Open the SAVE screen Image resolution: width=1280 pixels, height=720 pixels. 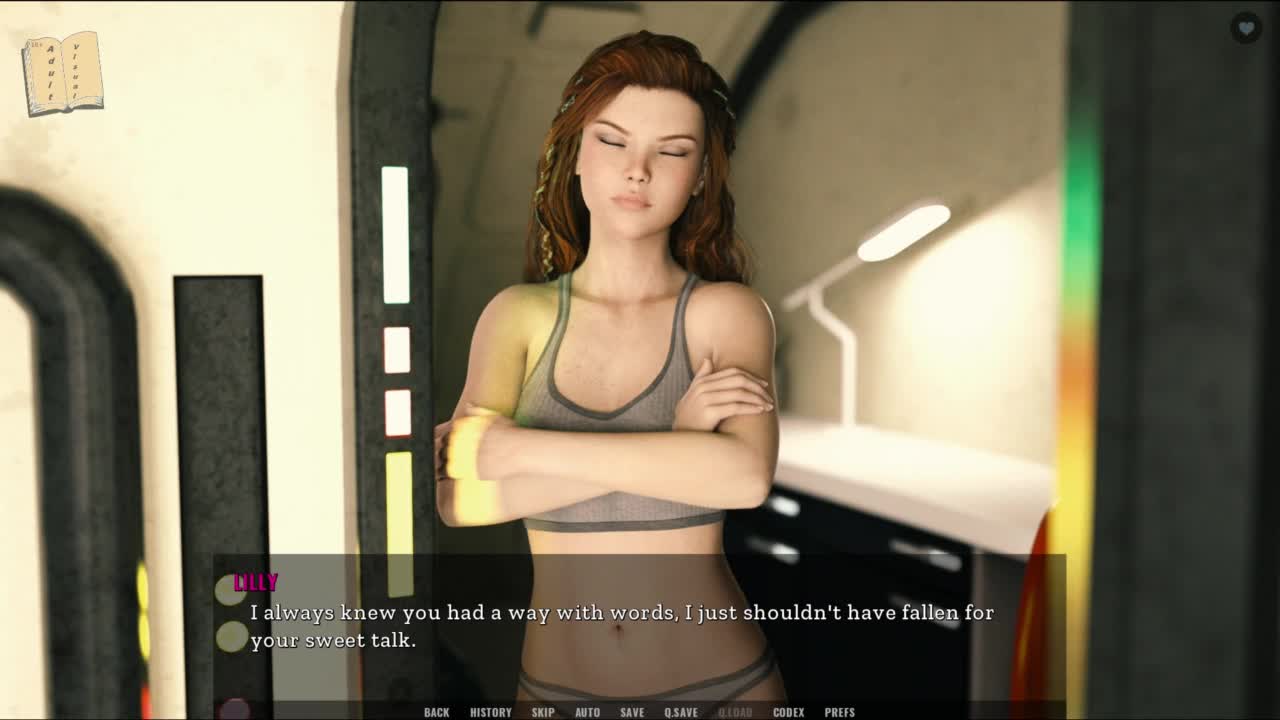632,712
